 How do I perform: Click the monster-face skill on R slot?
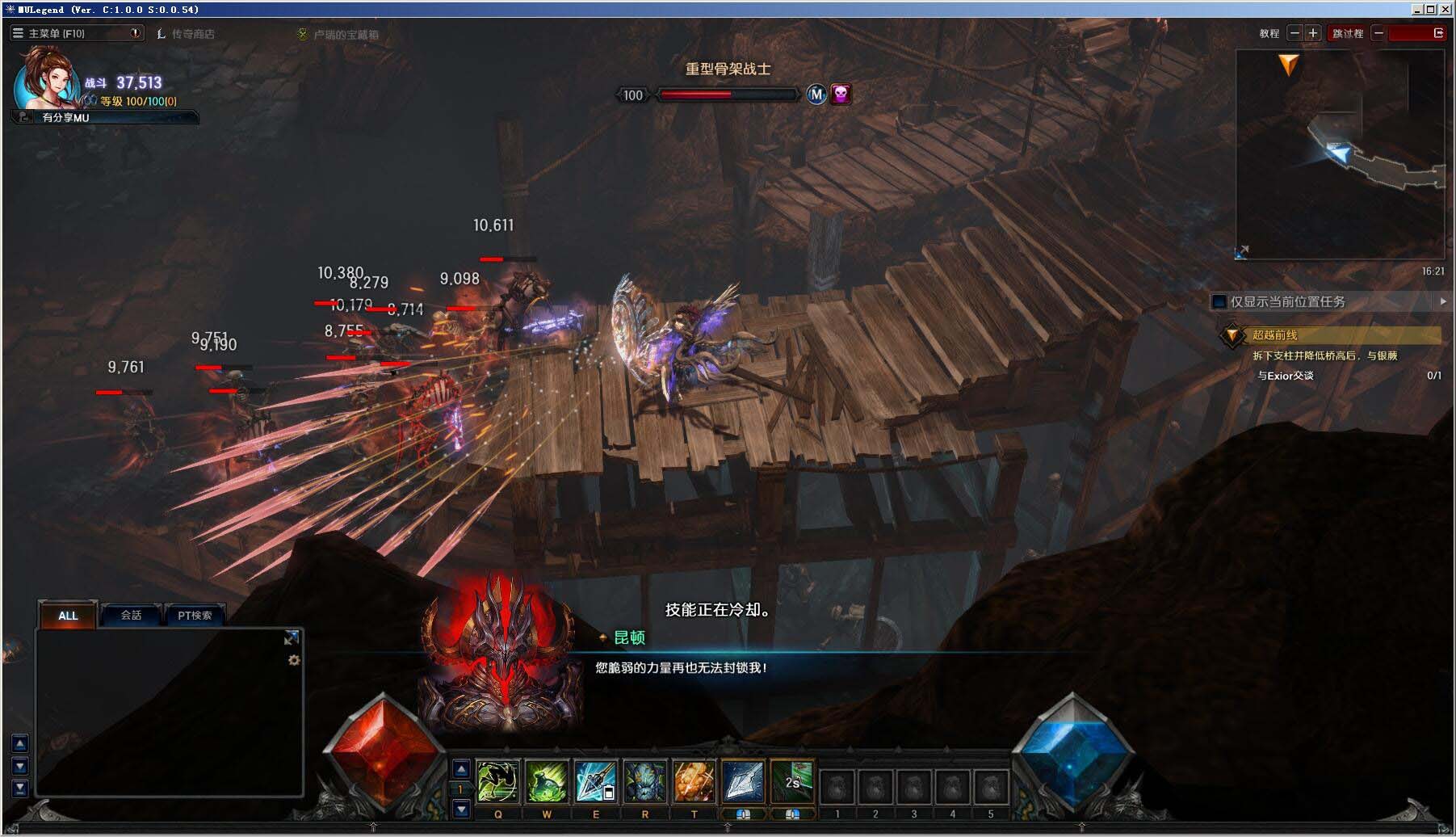coord(644,780)
